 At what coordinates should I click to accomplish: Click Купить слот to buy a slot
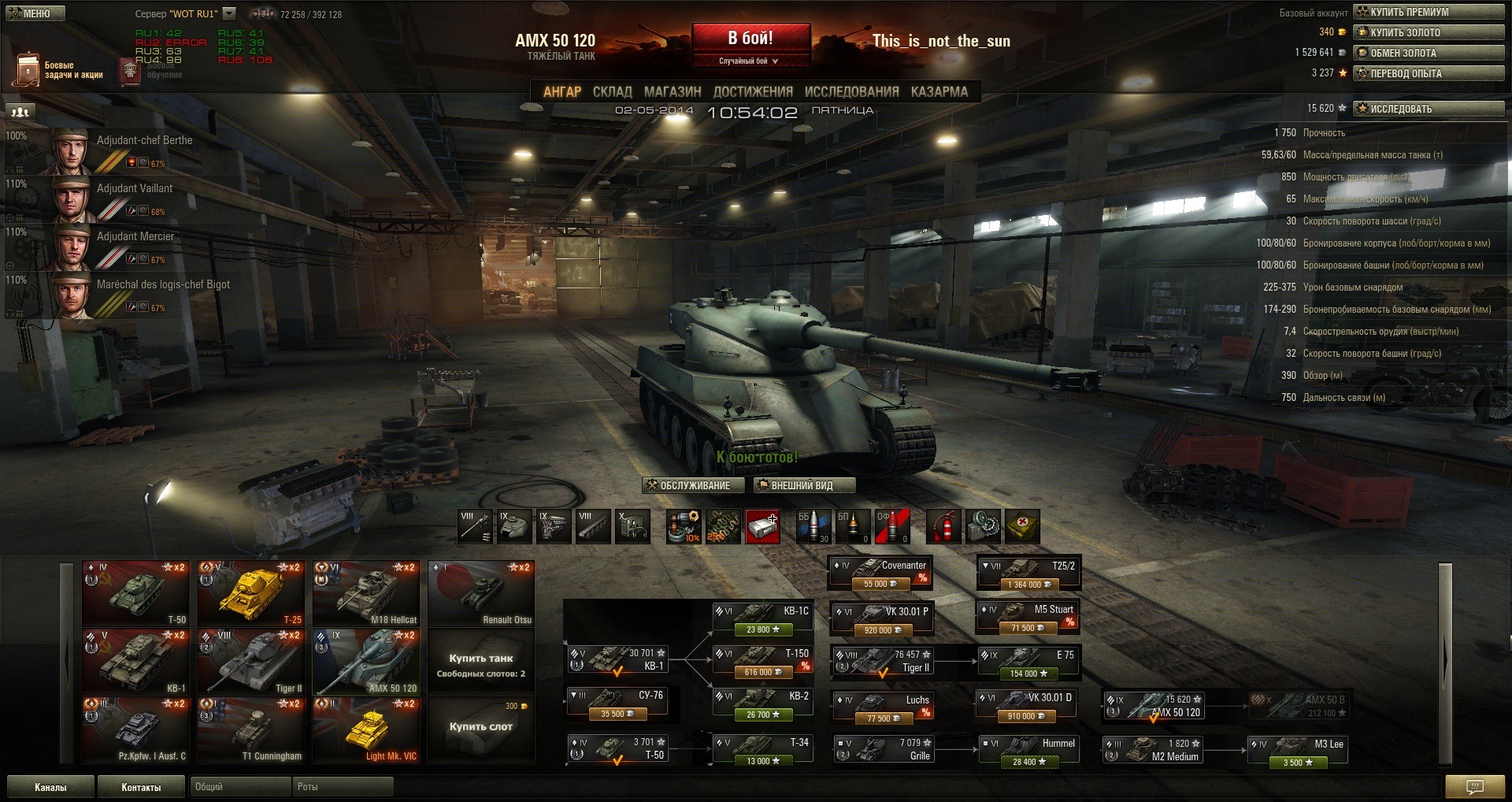point(480,726)
